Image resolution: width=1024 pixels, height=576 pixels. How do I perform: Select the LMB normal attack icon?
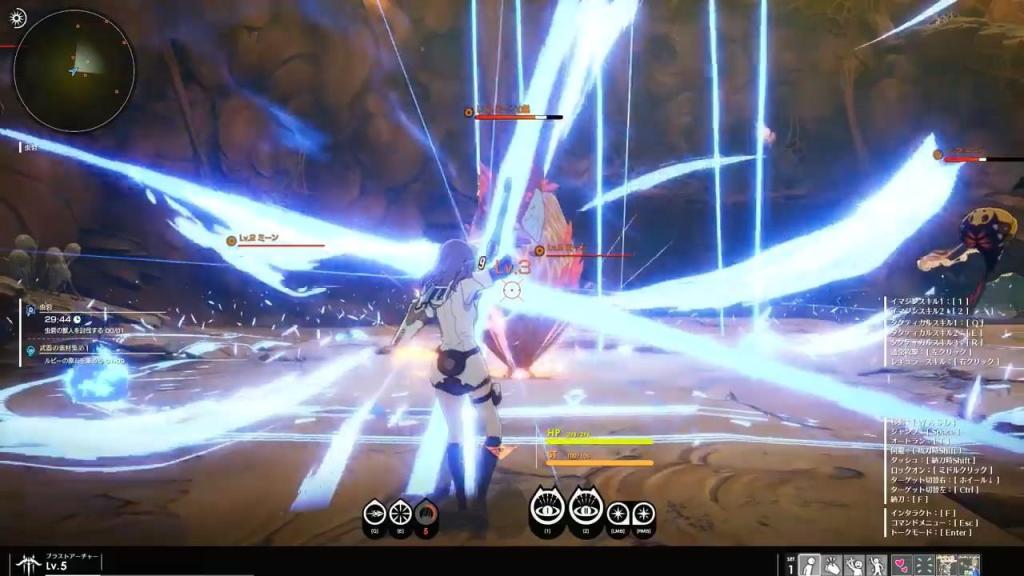619,514
